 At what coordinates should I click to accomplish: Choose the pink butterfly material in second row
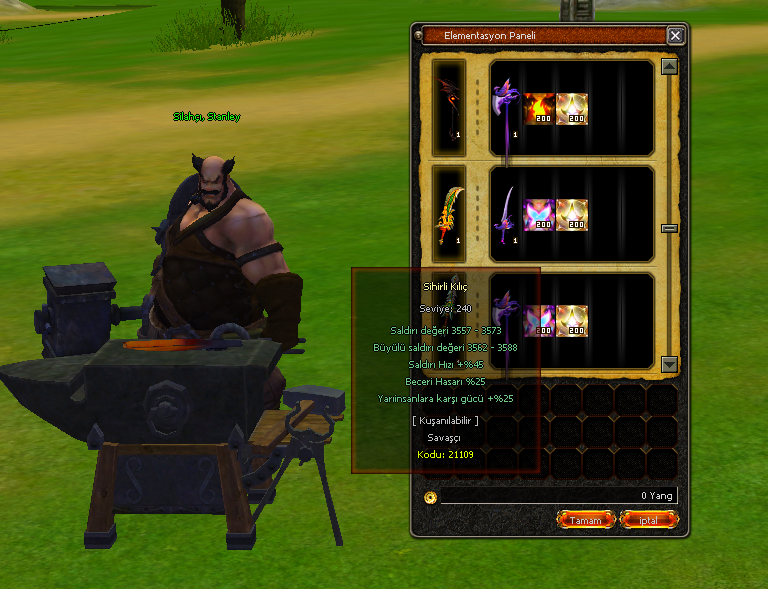coord(540,215)
